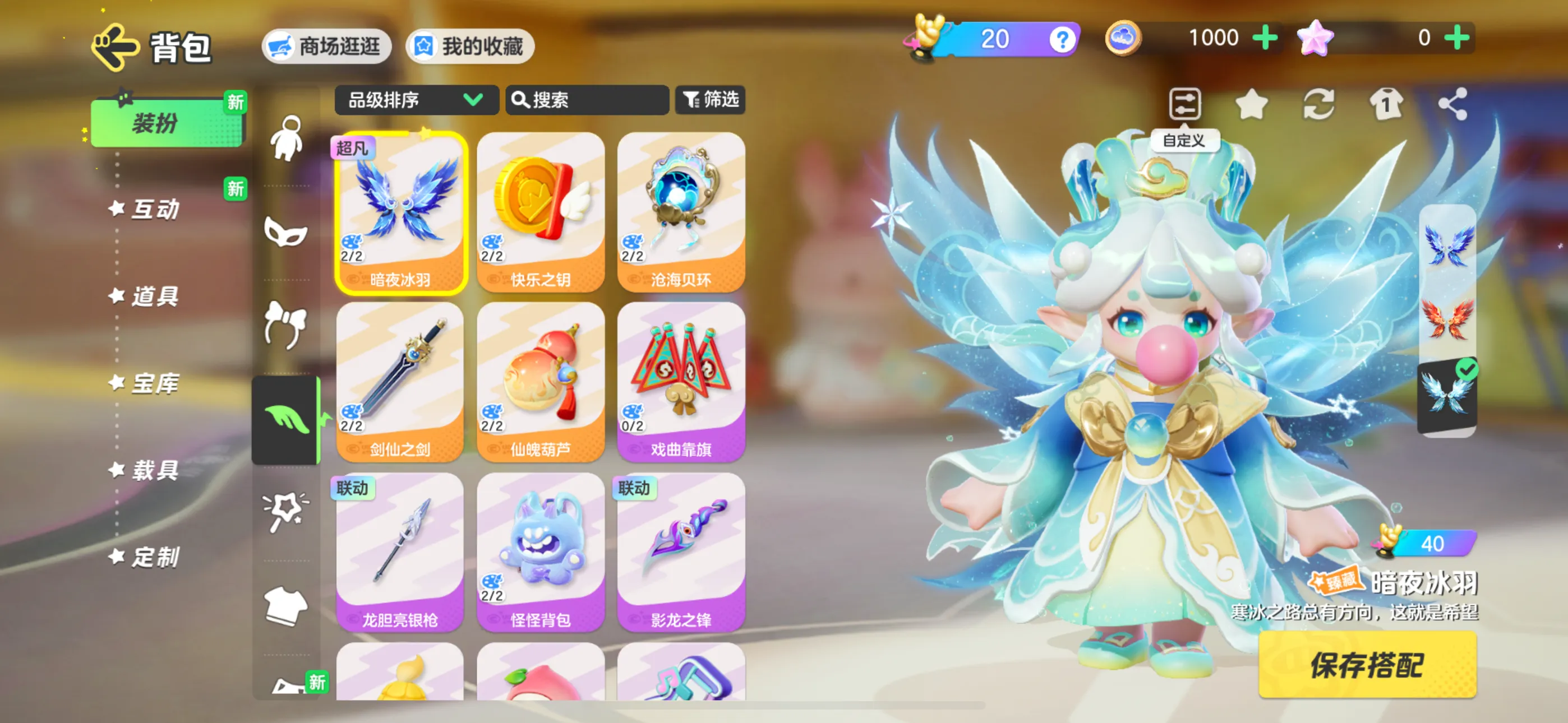Save the outfit with 保存搭配
The height and width of the screenshot is (723, 1568).
click(x=1367, y=665)
